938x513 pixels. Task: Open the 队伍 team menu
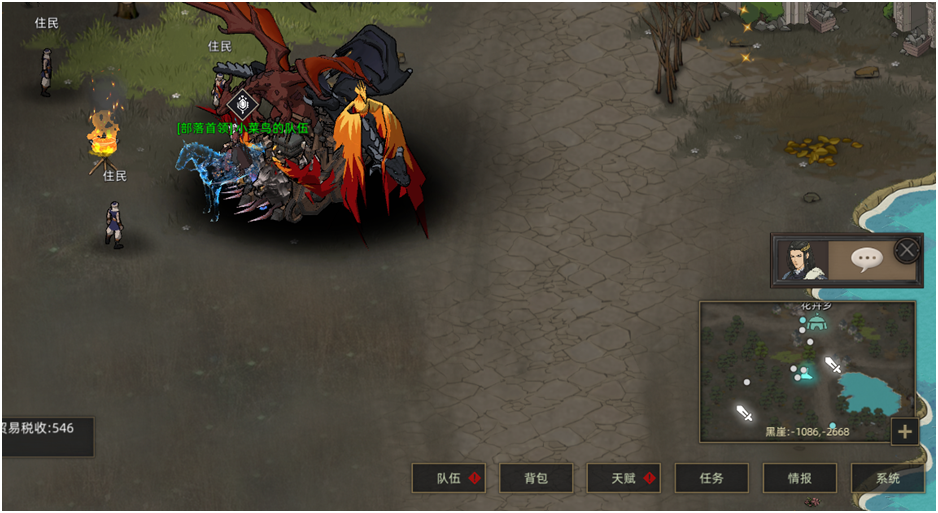[449, 478]
